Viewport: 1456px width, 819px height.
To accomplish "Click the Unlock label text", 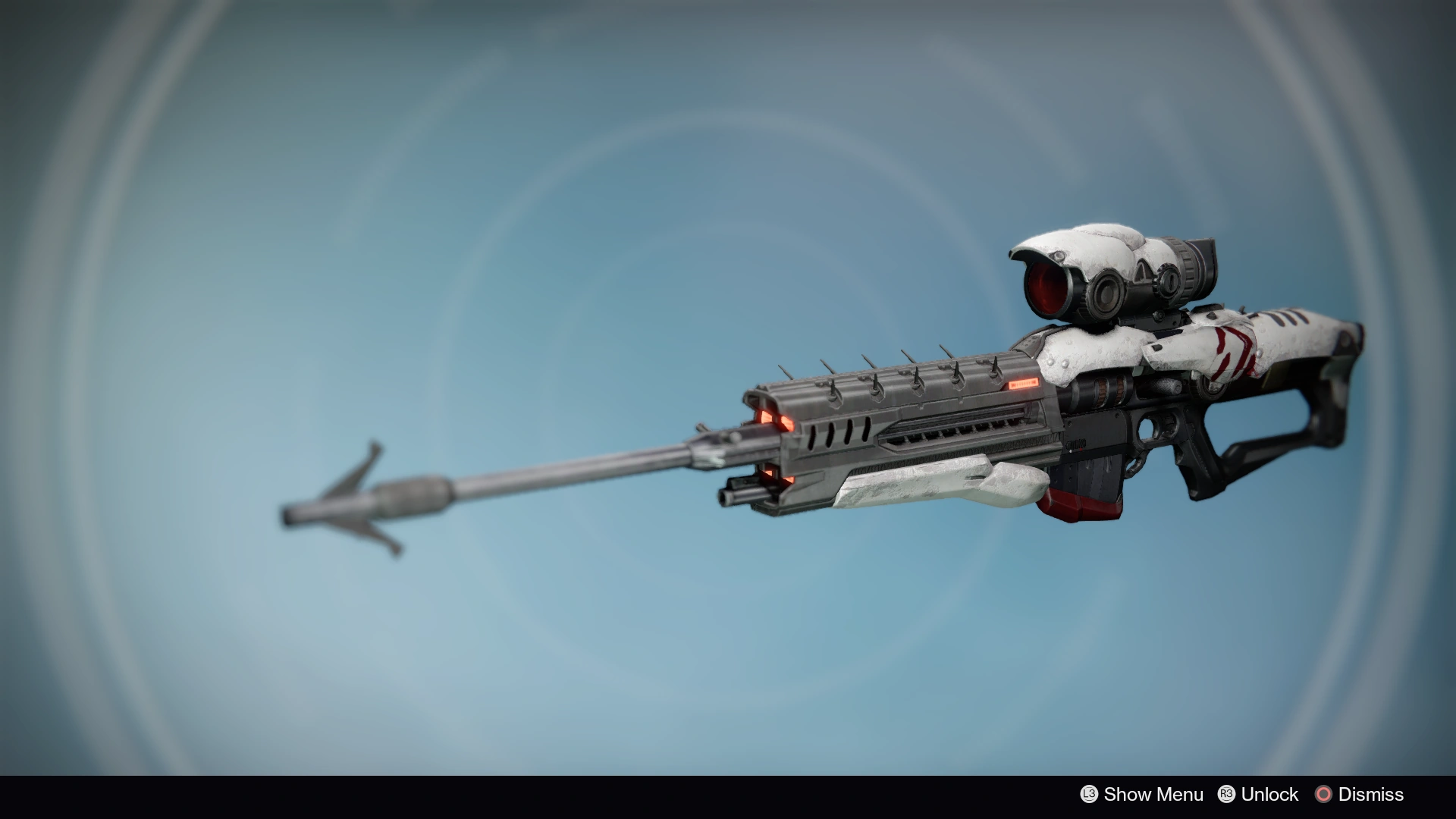I will (1270, 794).
